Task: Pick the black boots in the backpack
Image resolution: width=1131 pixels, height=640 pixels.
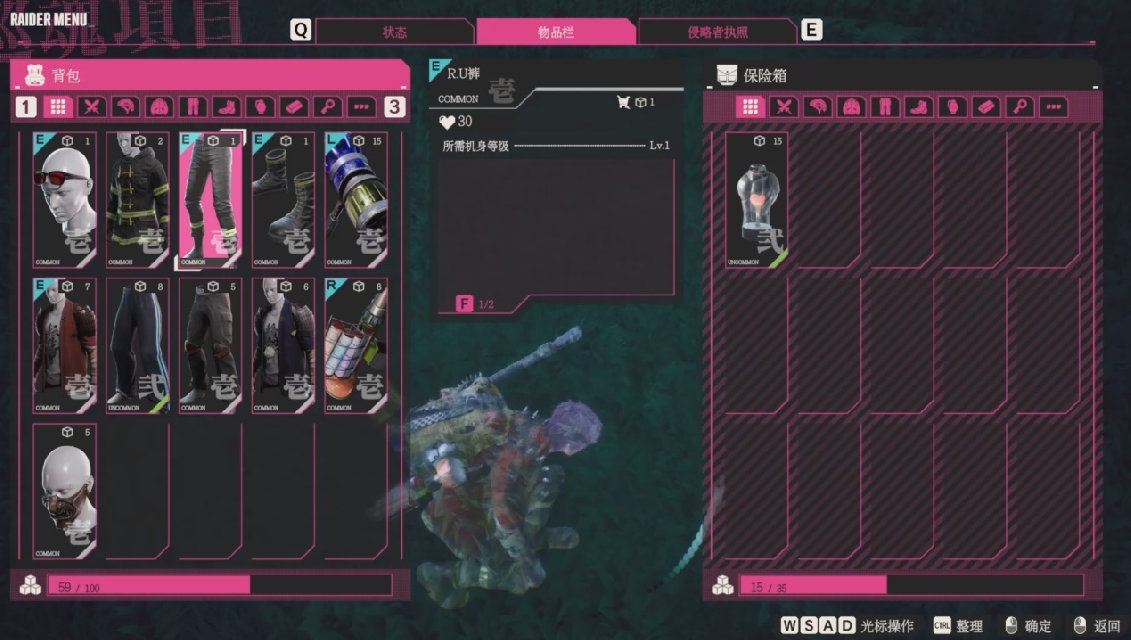Action: click(x=283, y=200)
